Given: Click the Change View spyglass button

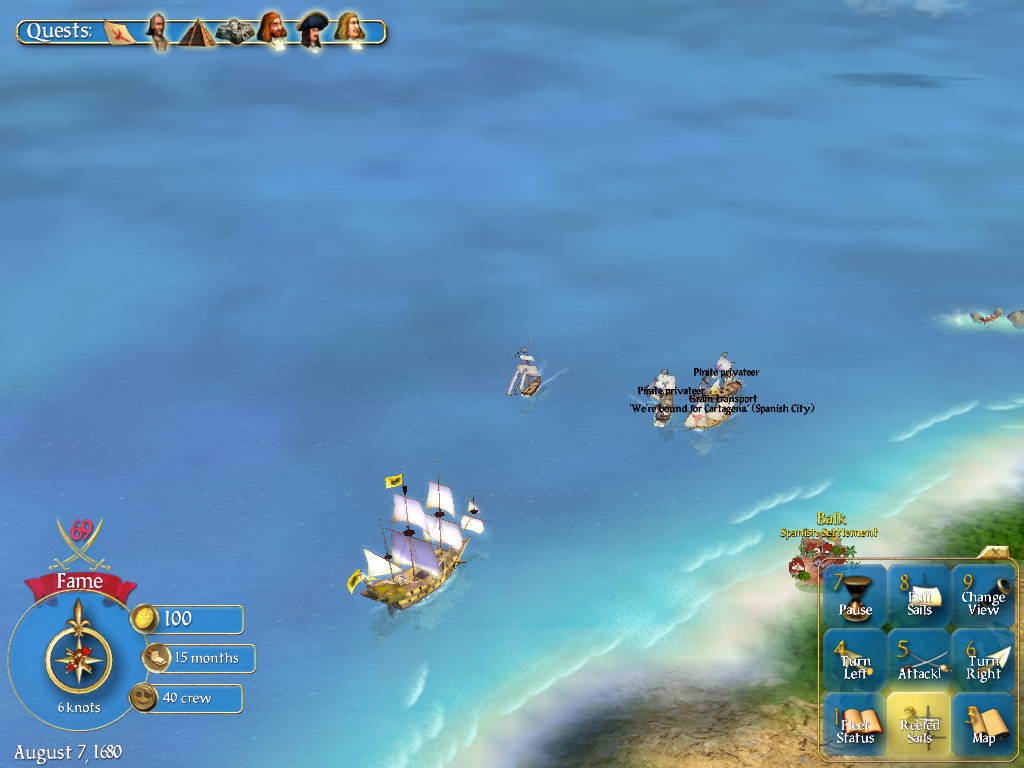Looking at the screenshot, I should pyautogui.click(x=983, y=595).
